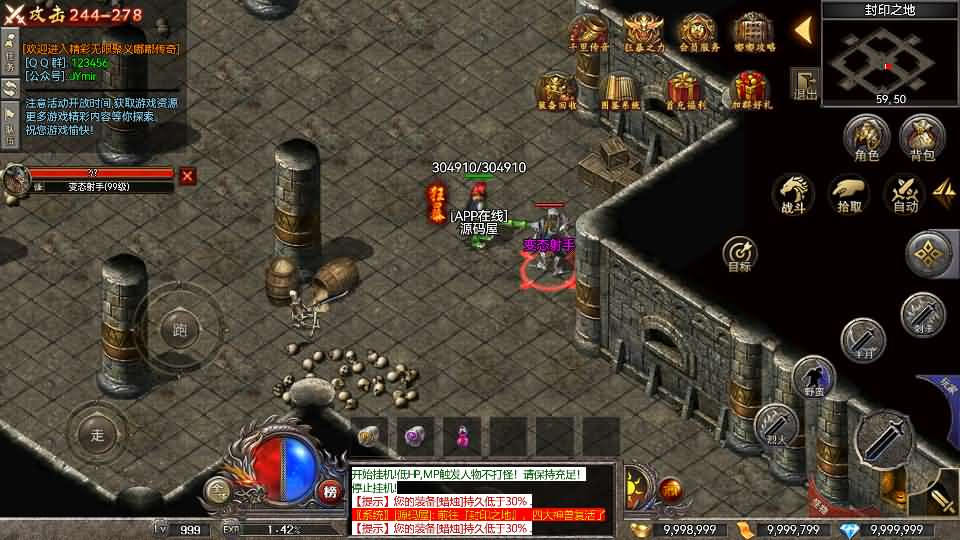960x540 pixels.
Task: Open the 加群好礼 gift box
Action: tap(751, 90)
